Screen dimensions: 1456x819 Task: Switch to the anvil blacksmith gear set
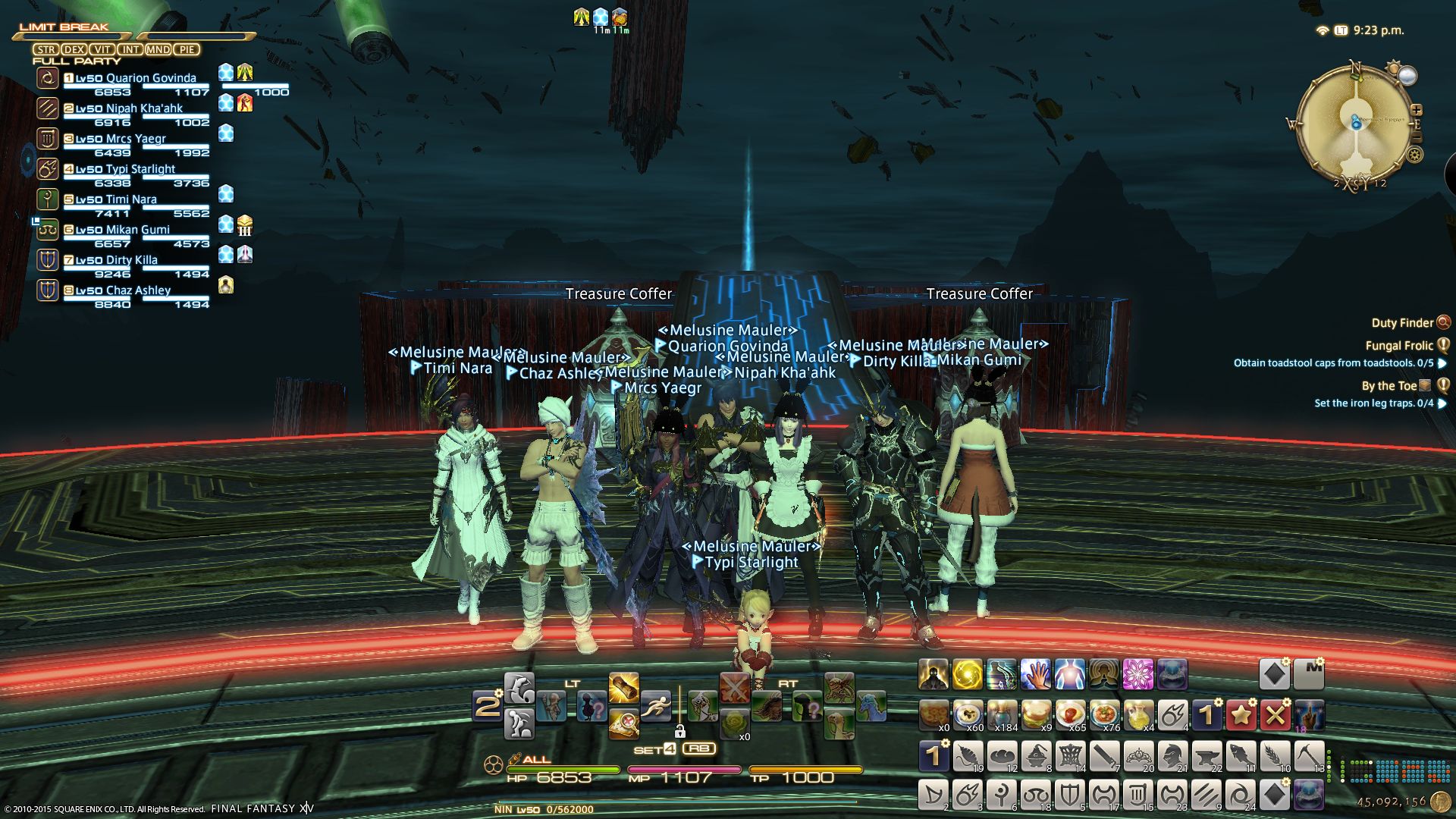pyautogui.click(x=1207, y=756)
